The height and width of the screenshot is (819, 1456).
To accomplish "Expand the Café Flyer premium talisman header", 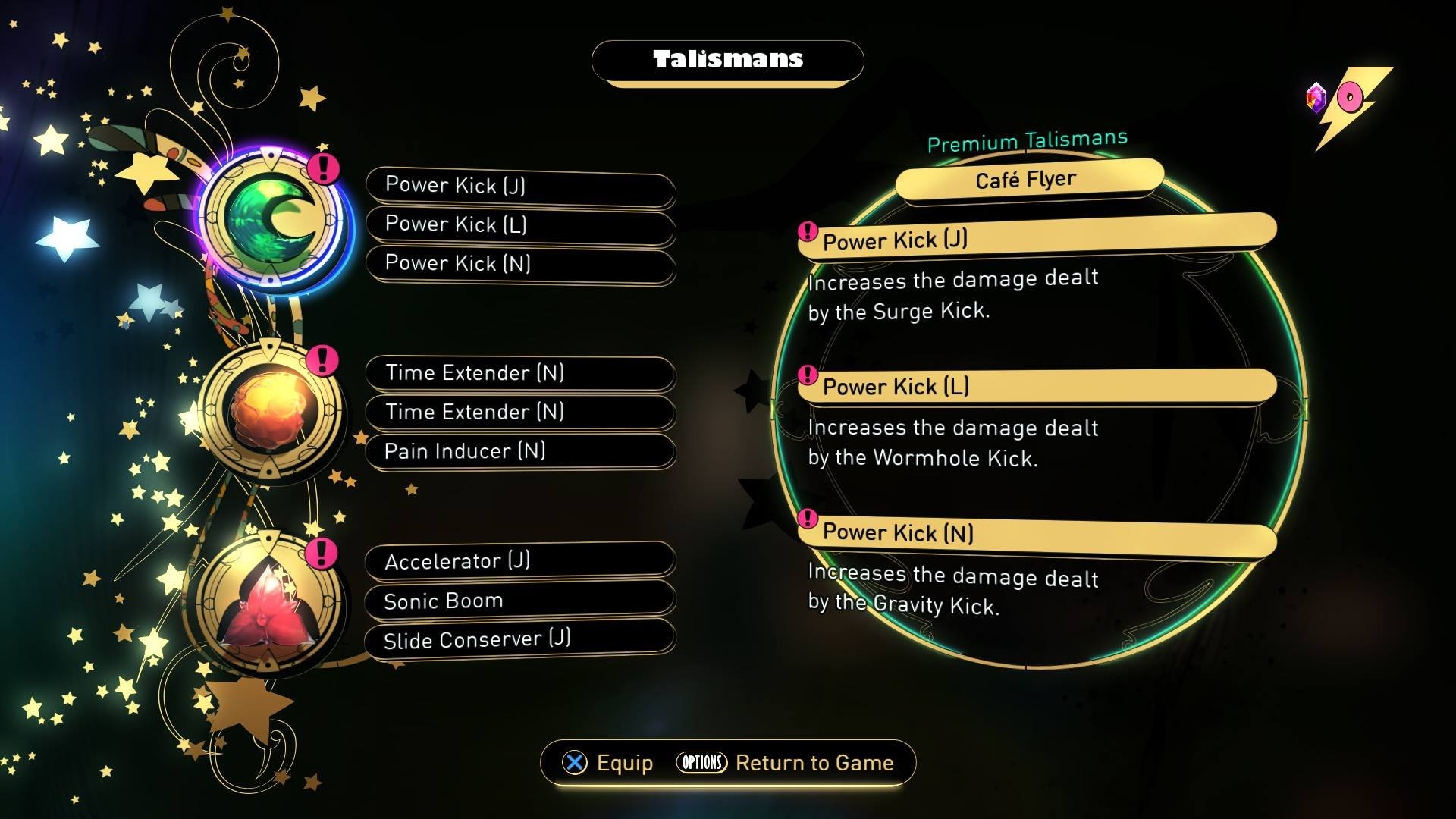I will point(1025,177).
